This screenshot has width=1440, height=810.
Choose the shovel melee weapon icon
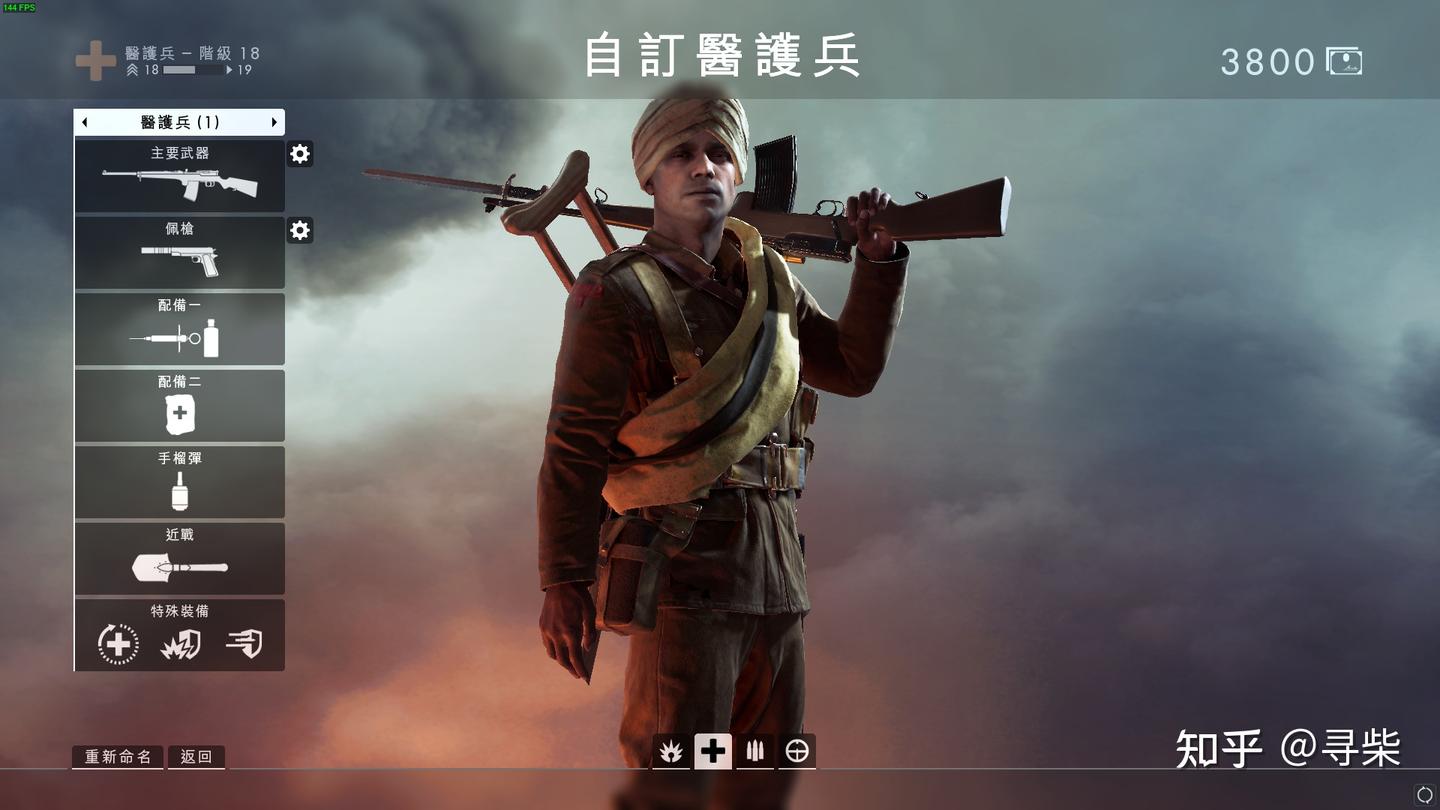180,560
